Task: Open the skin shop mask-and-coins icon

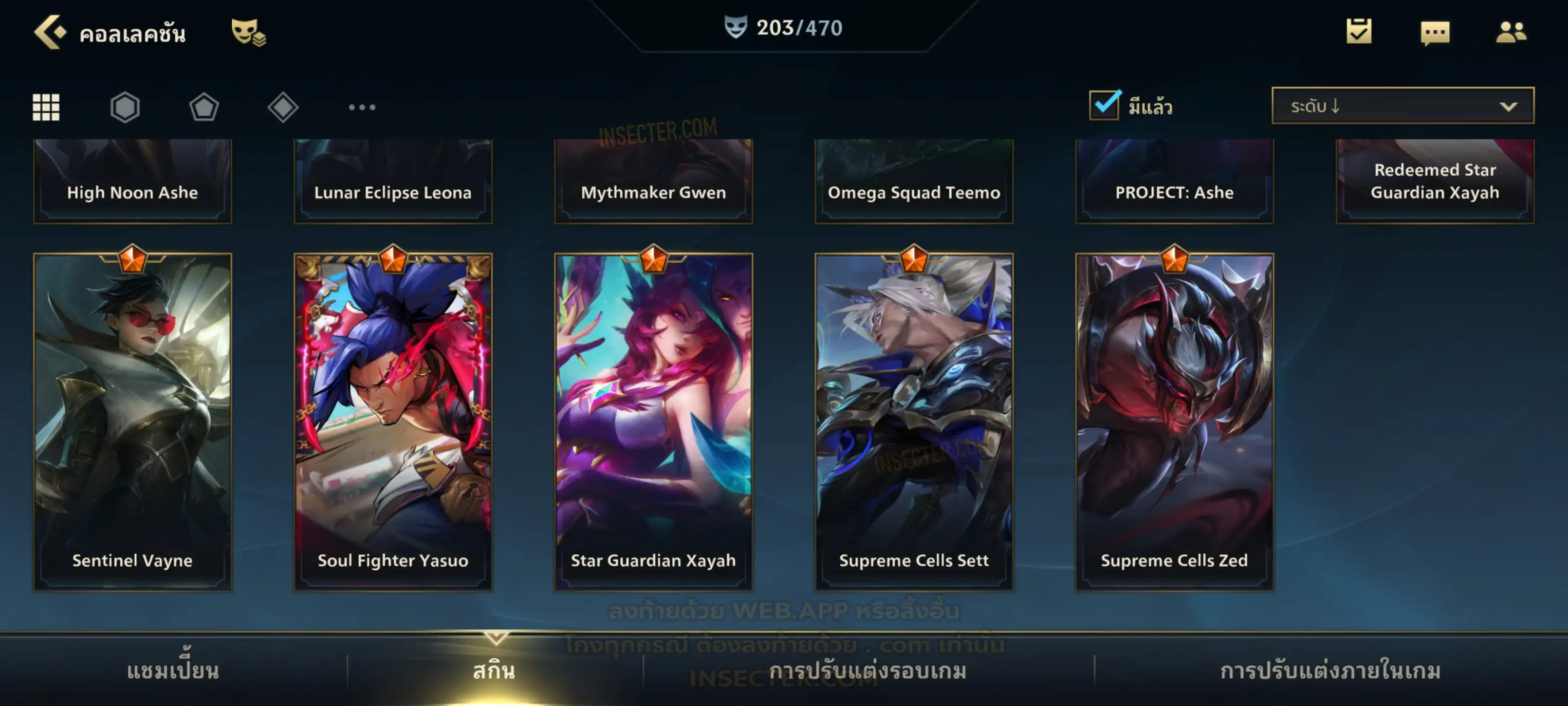Action: tap(247, 32)
